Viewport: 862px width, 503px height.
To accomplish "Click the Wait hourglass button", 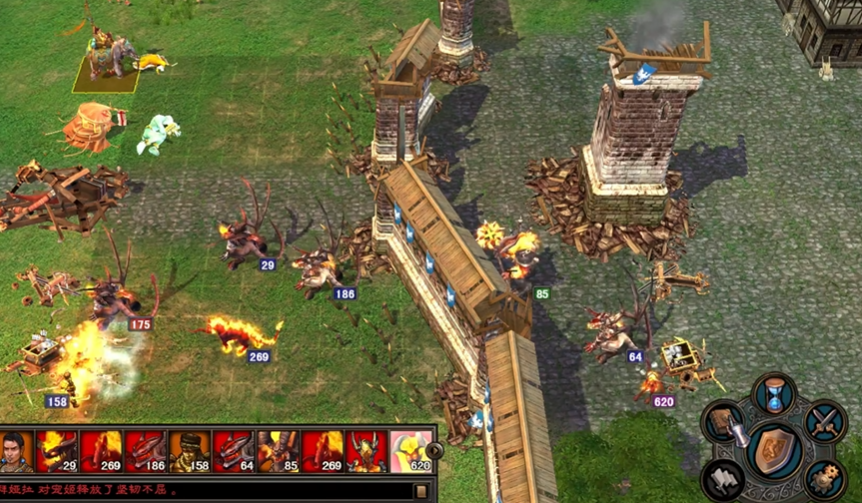I will (x=774, y=393).
